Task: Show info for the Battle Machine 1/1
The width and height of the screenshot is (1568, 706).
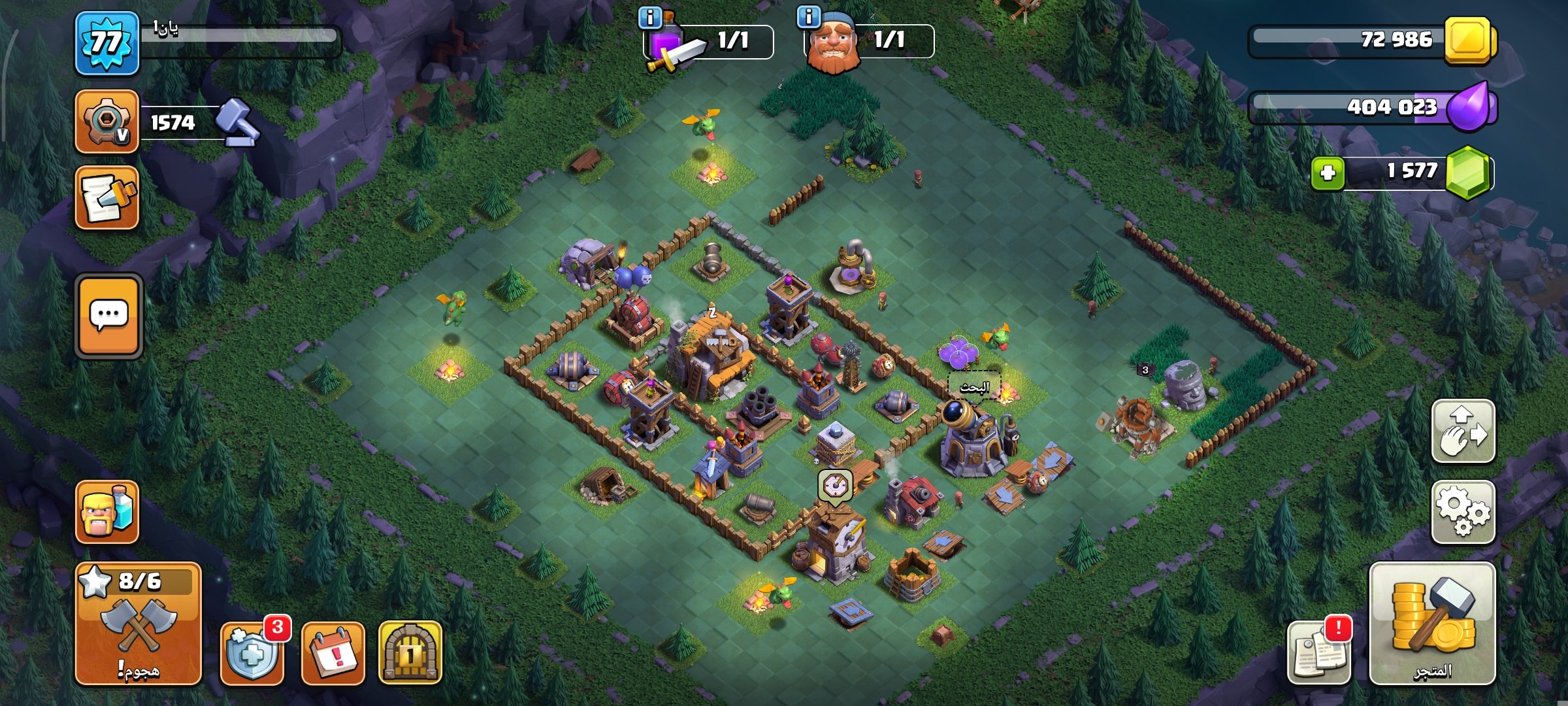Action: (x=650, y=18)
